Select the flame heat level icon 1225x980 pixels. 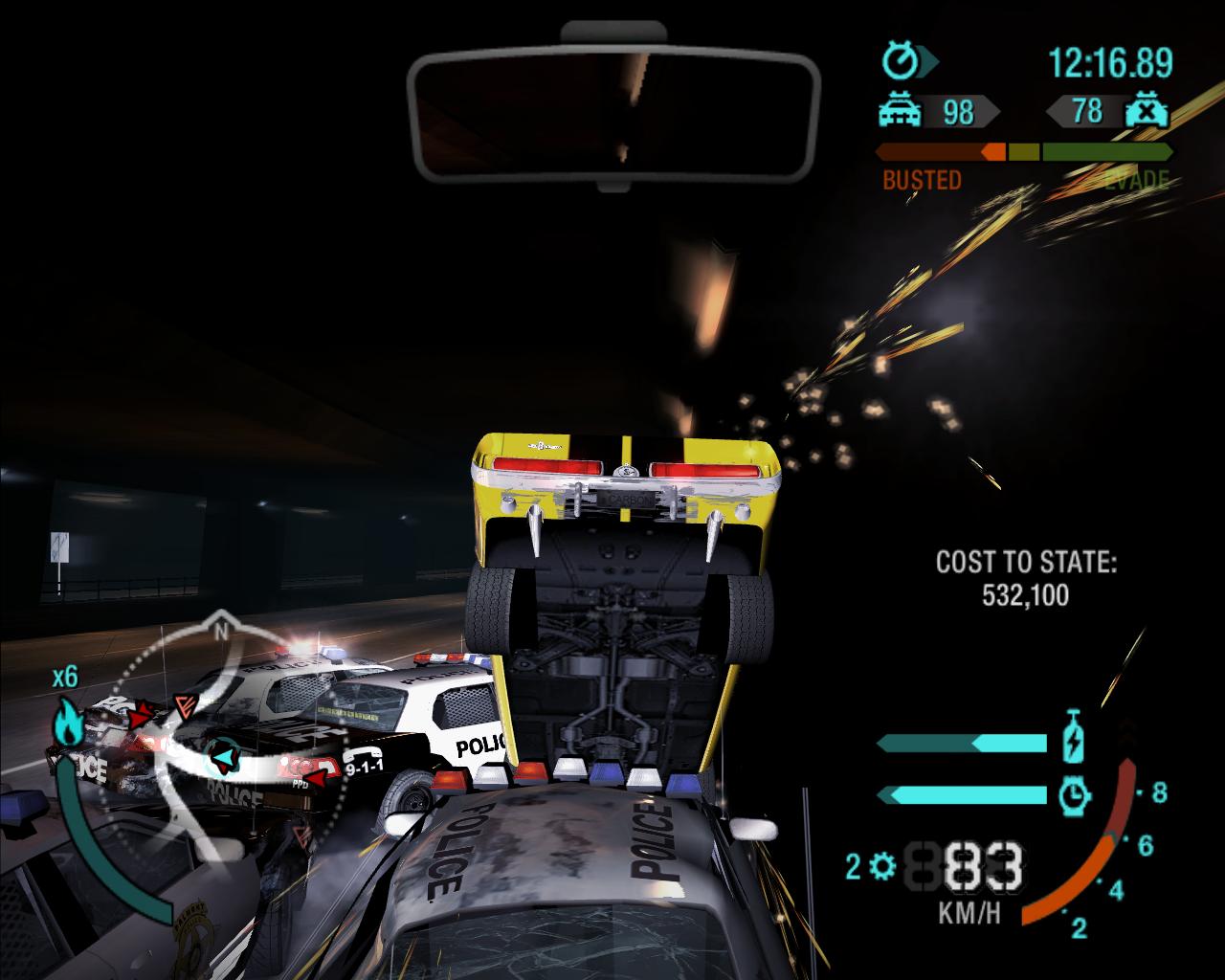67,723
